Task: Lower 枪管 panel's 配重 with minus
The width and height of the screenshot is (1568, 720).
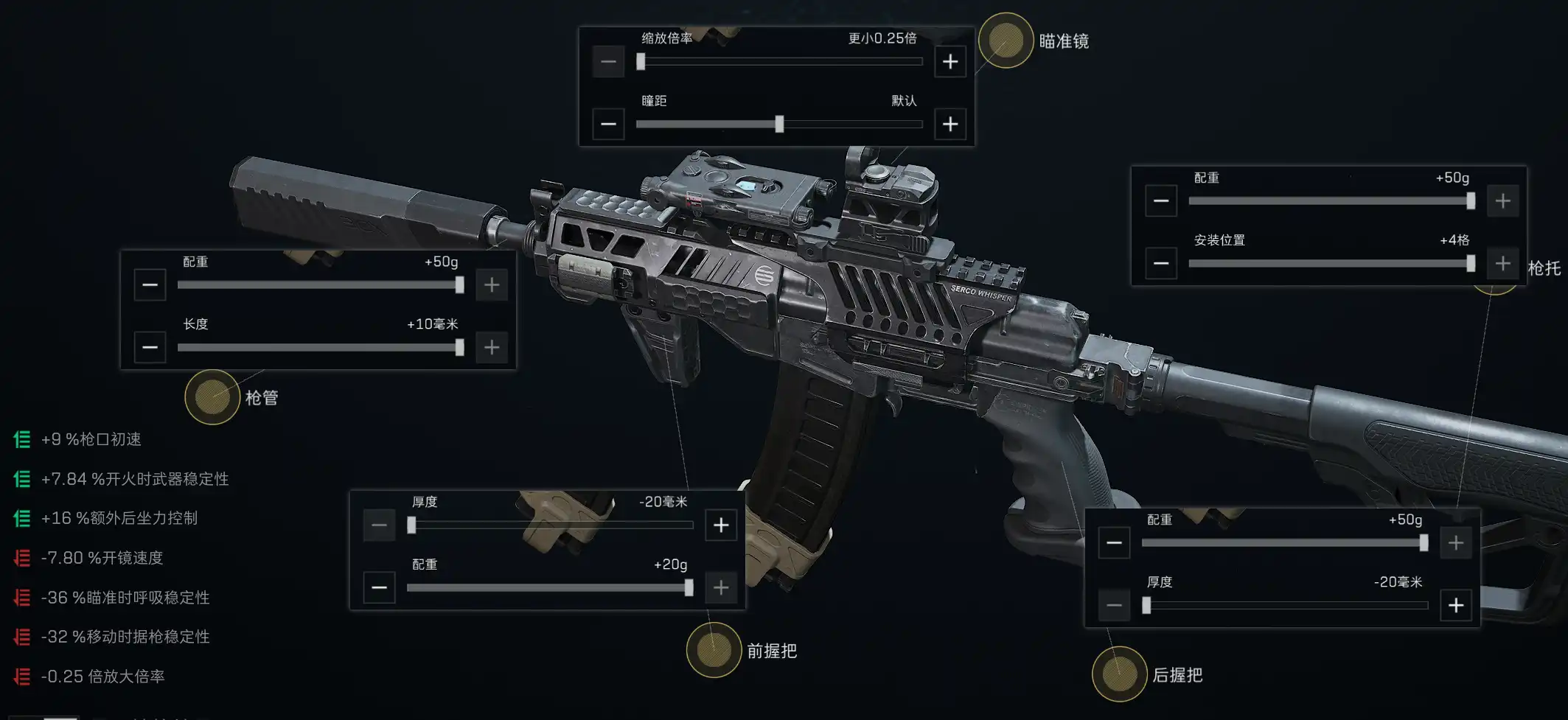Action: click(x=150, y=284)
